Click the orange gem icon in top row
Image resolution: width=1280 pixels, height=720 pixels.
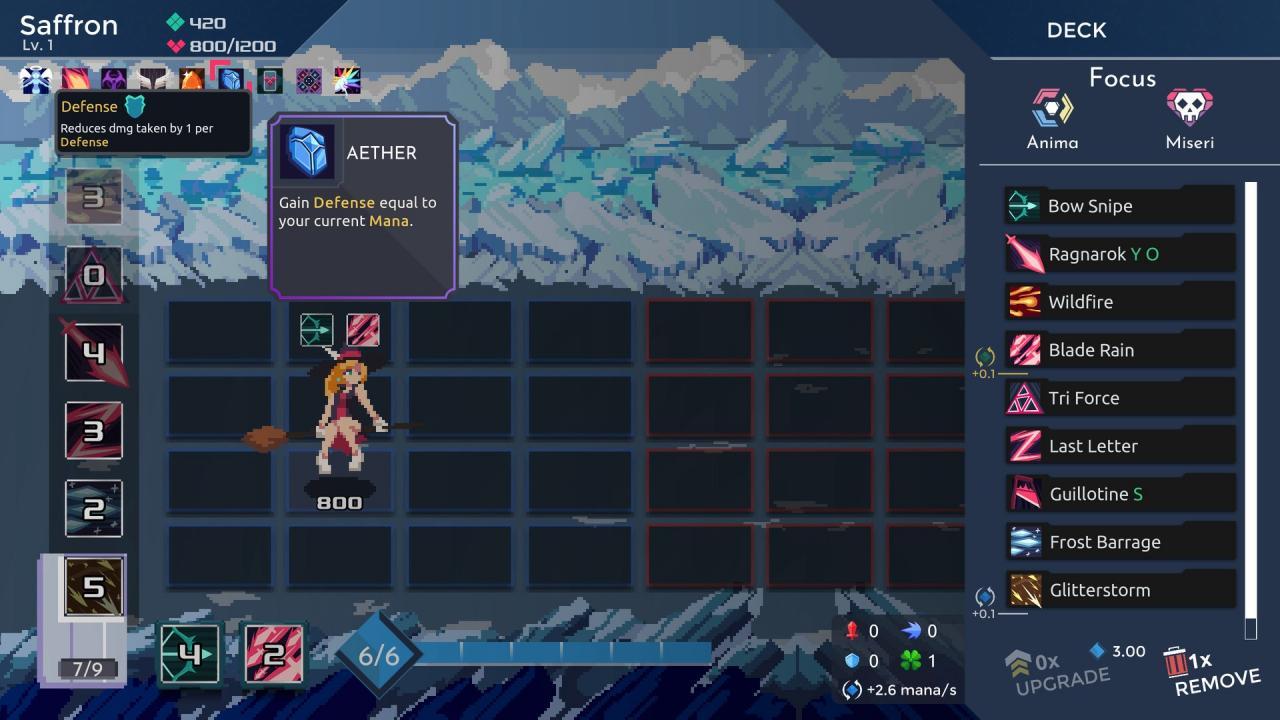coord(190,78)
